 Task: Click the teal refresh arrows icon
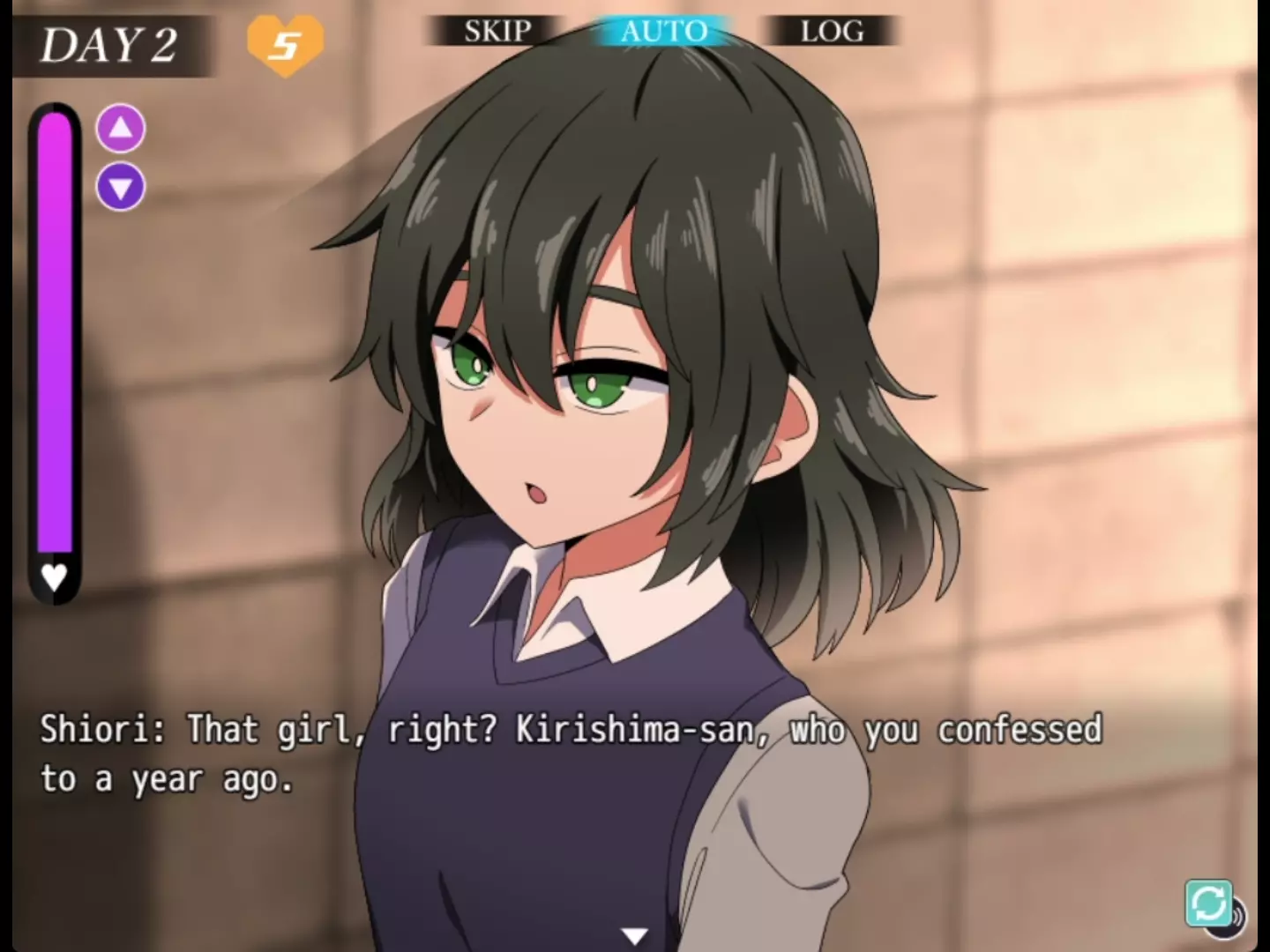pyautogui.click(x=1207, y=903)
